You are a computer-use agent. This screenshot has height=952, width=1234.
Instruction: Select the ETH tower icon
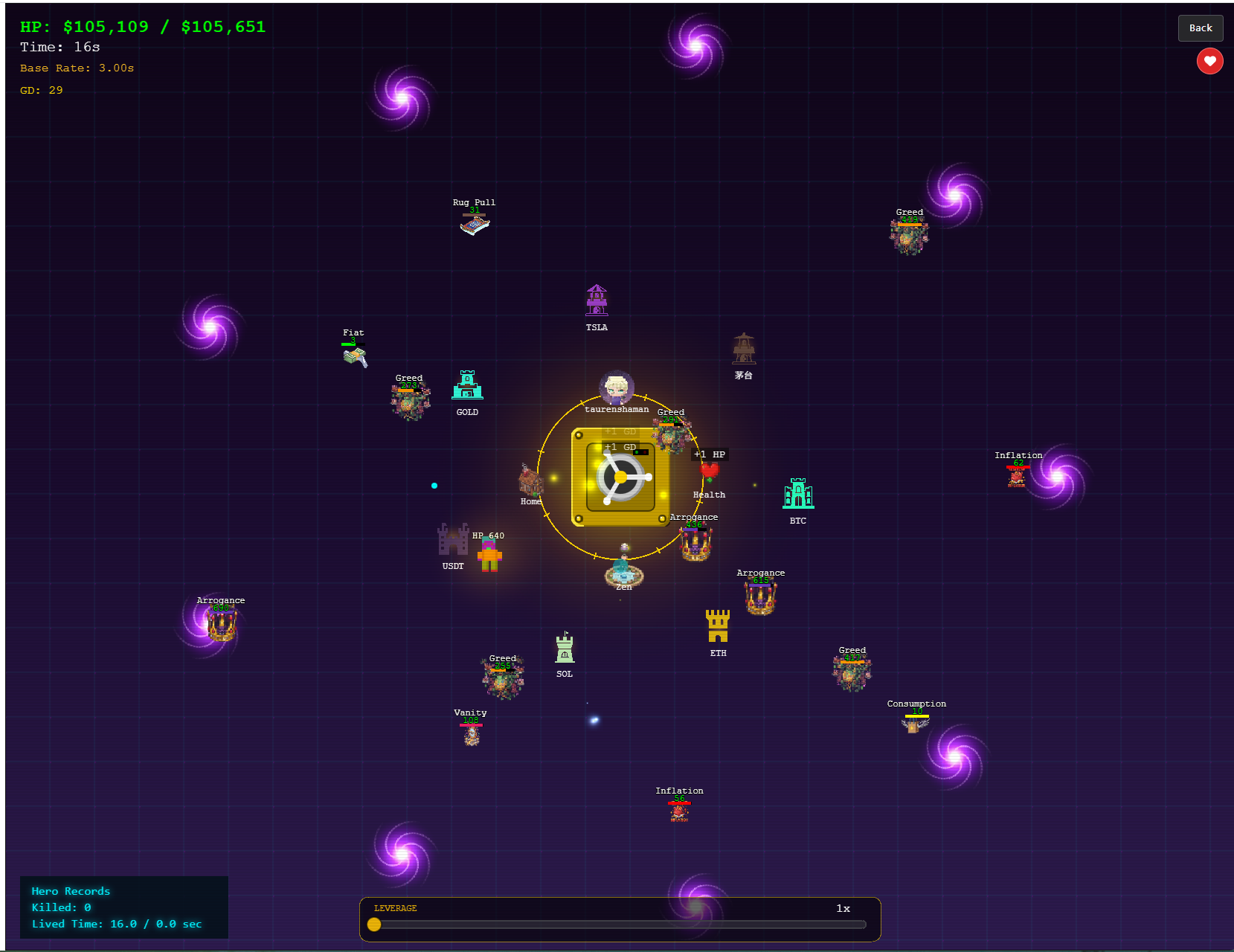click(718, 627)
